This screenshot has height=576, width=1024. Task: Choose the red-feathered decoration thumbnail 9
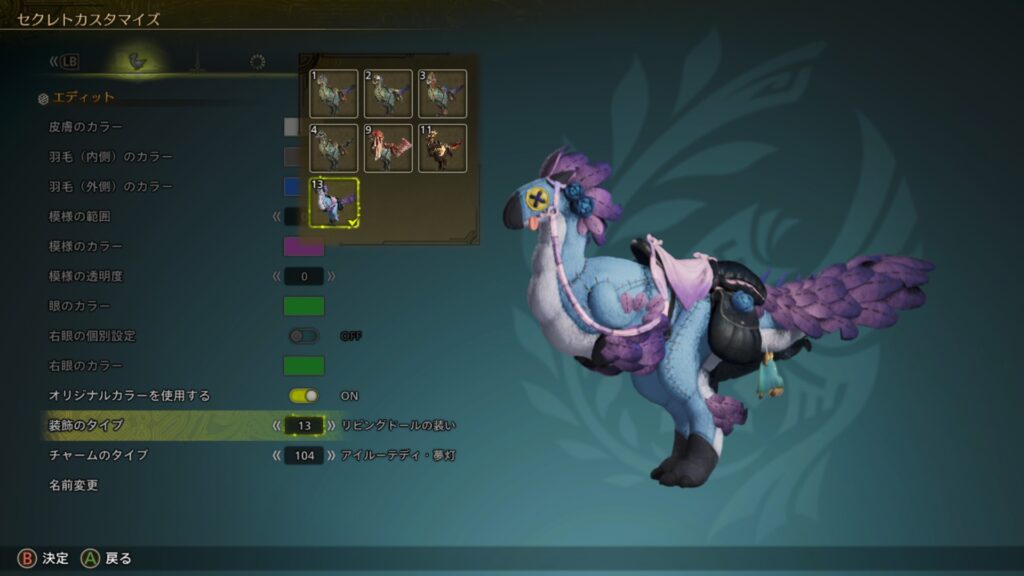[x=388, y=147]
